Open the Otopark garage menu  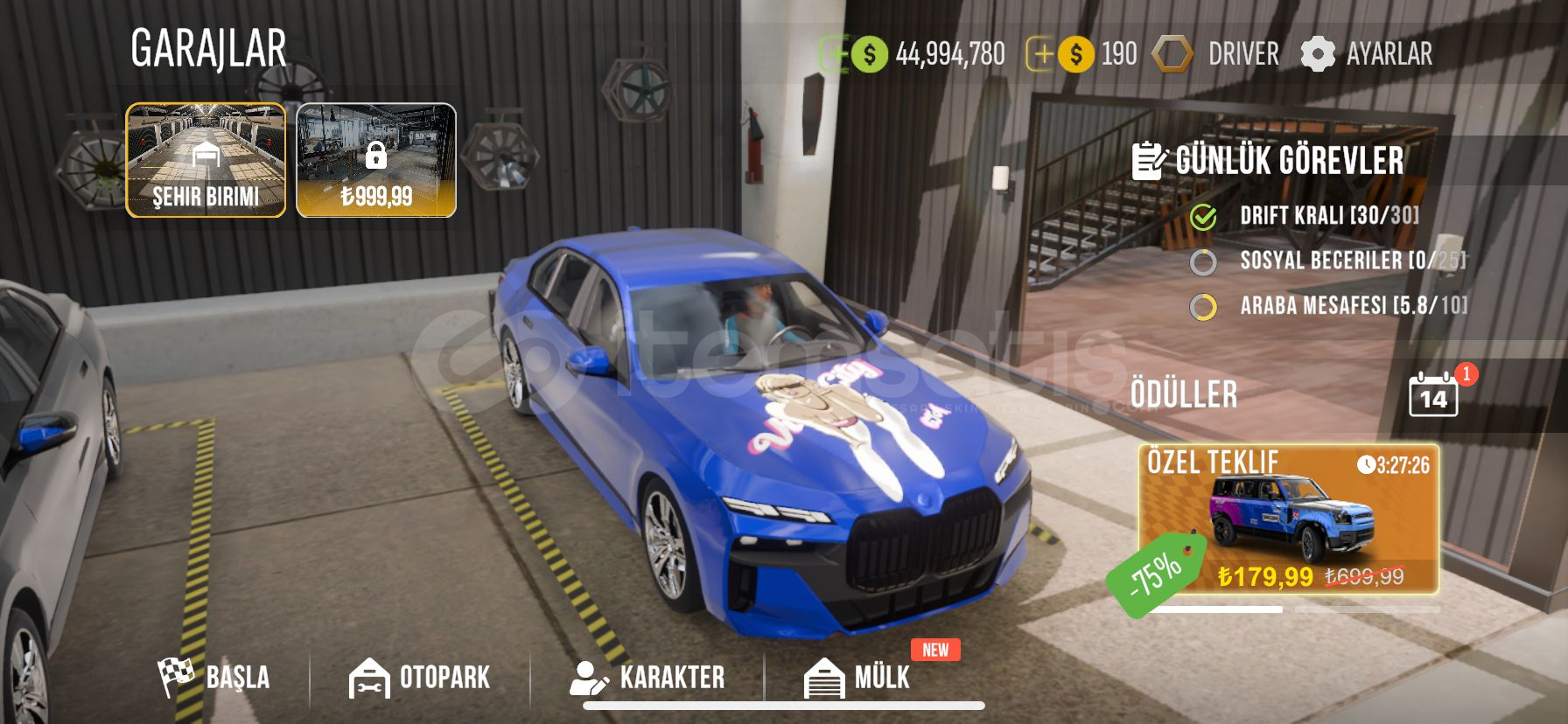[x=420, y=678]
